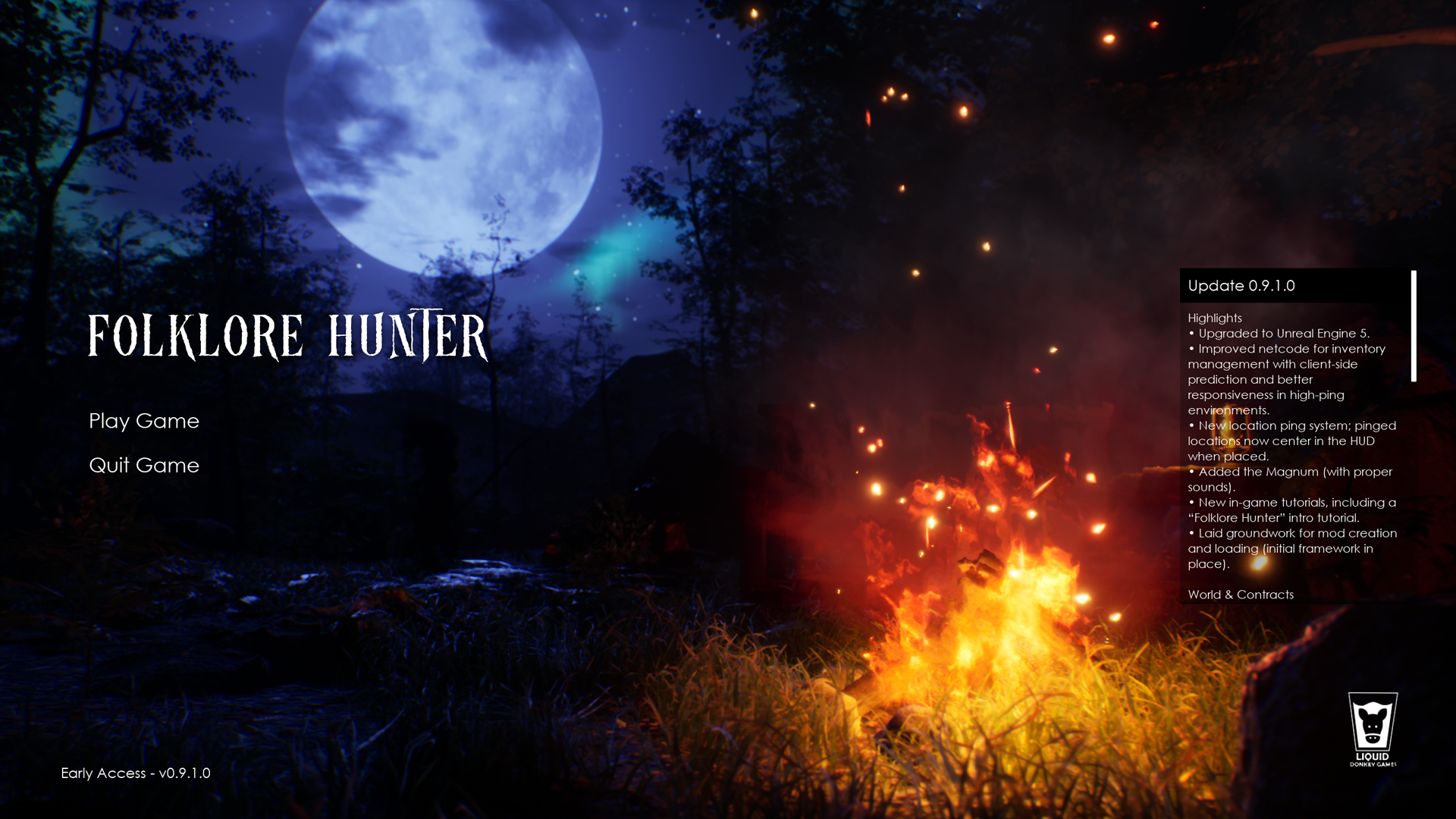
Task: Select the Folklore Hunter title logo
Action: [x=288, y=334]
